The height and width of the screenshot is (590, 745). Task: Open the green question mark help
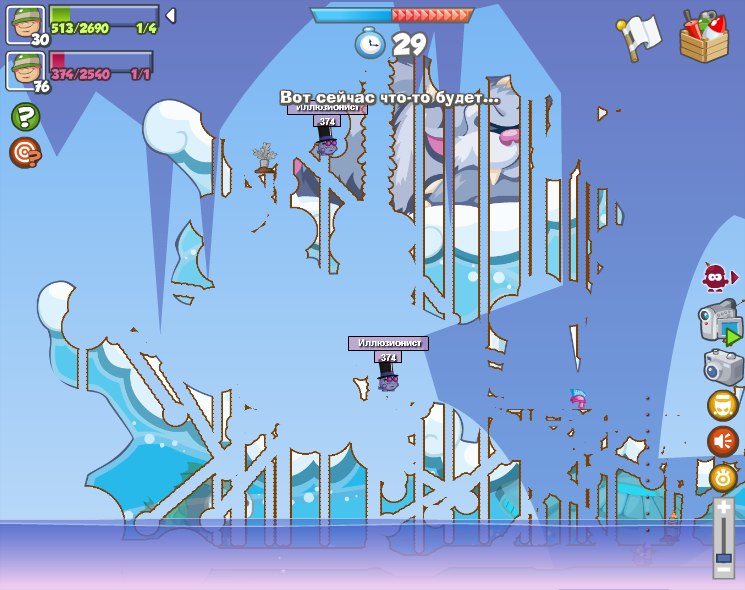25,117
